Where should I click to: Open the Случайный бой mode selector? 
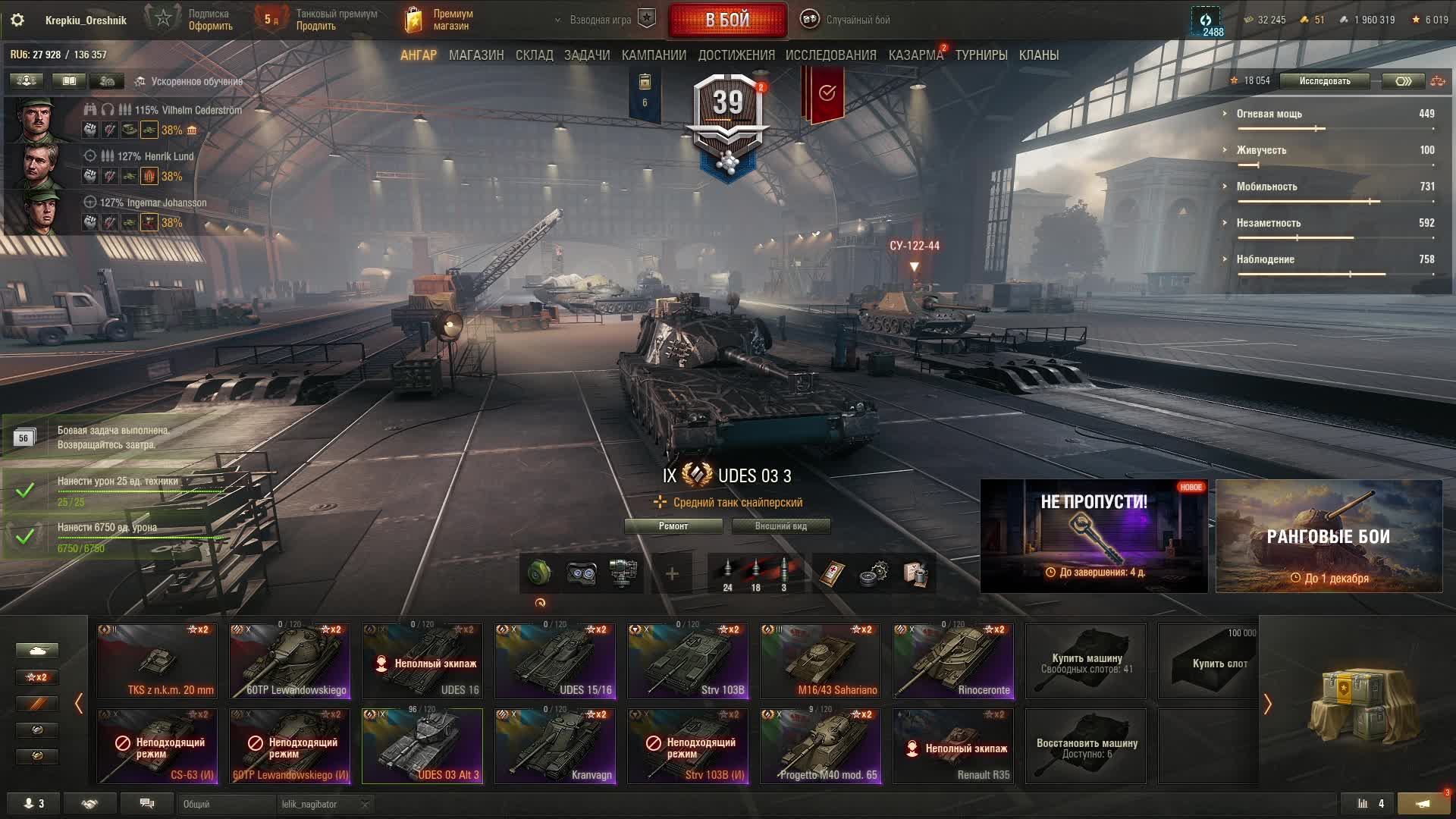(x=848, y=20)
